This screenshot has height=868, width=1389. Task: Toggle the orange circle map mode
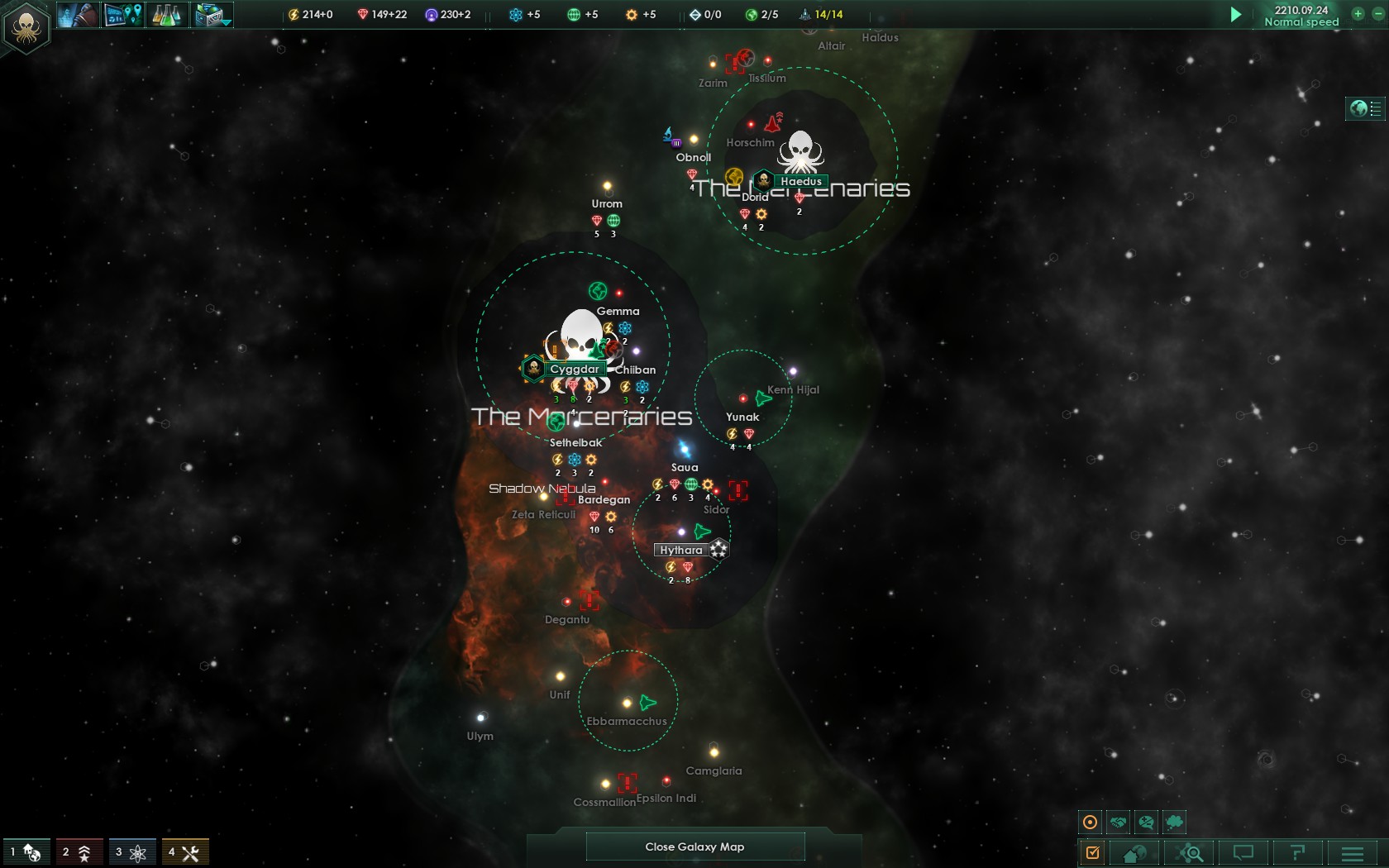point(1090,822)
